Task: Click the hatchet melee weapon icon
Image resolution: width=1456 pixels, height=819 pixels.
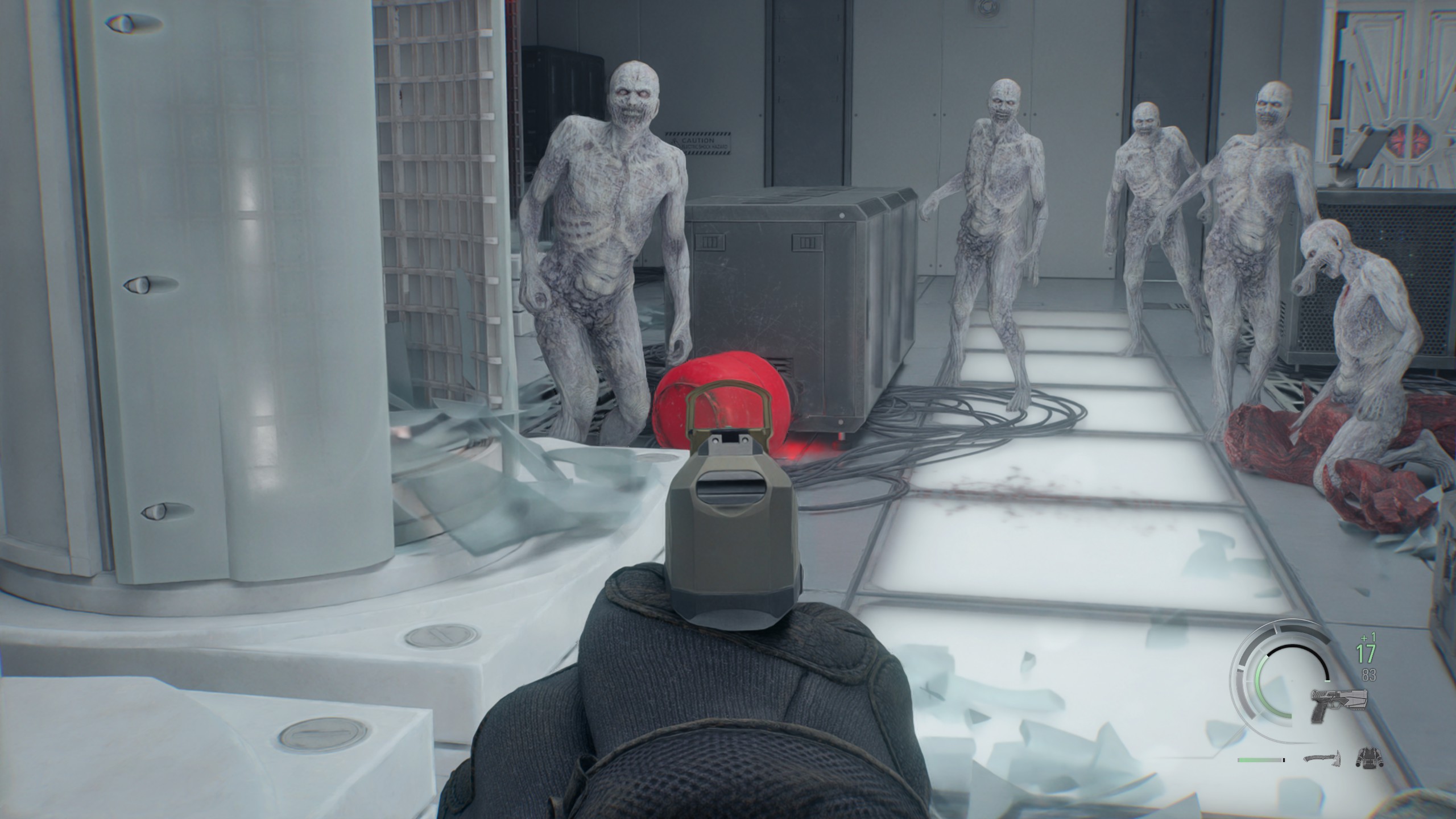Action: click(1320, 759)
